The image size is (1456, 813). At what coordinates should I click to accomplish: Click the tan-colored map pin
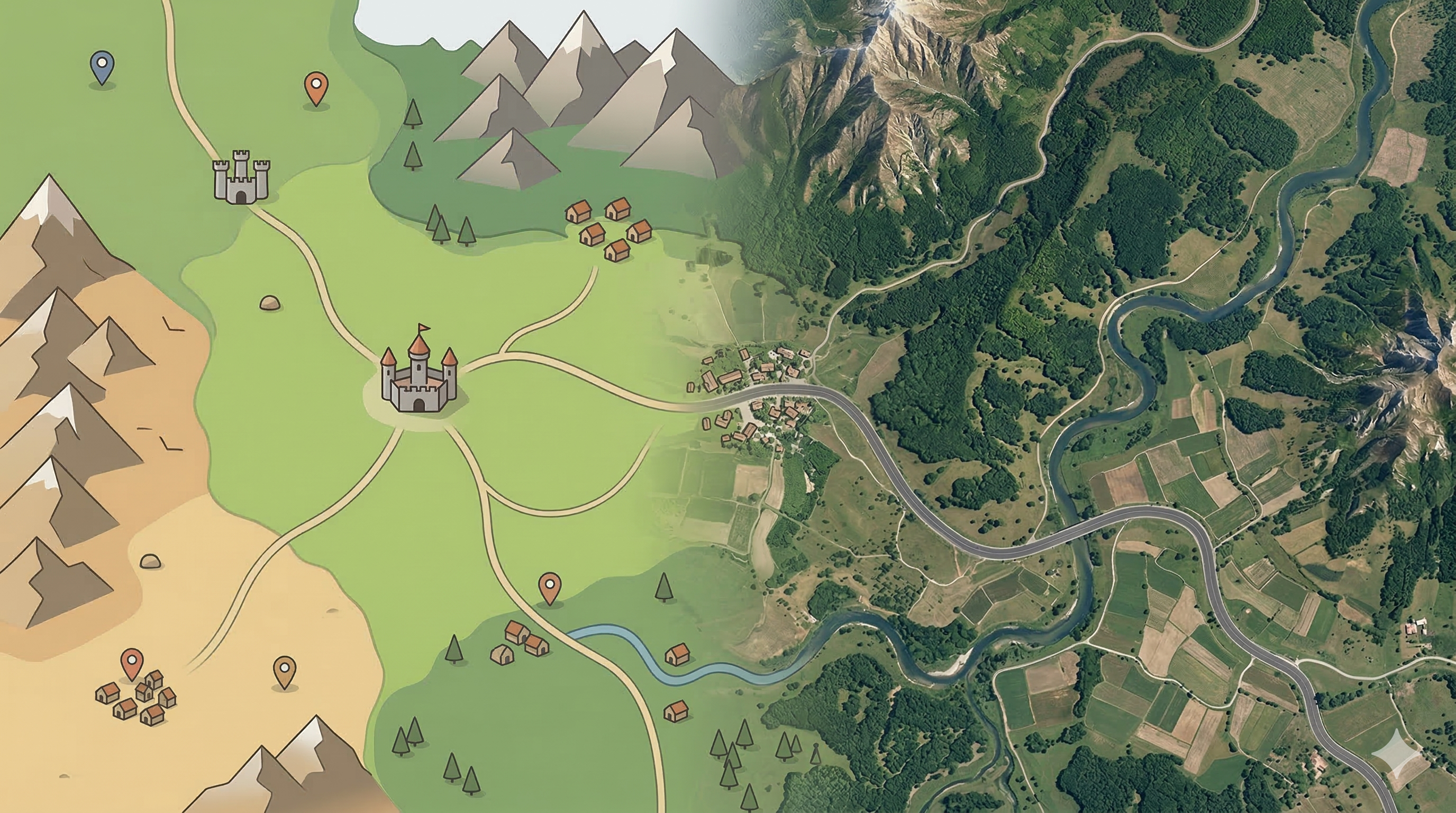pyautogui.click(x=284, y=670)
